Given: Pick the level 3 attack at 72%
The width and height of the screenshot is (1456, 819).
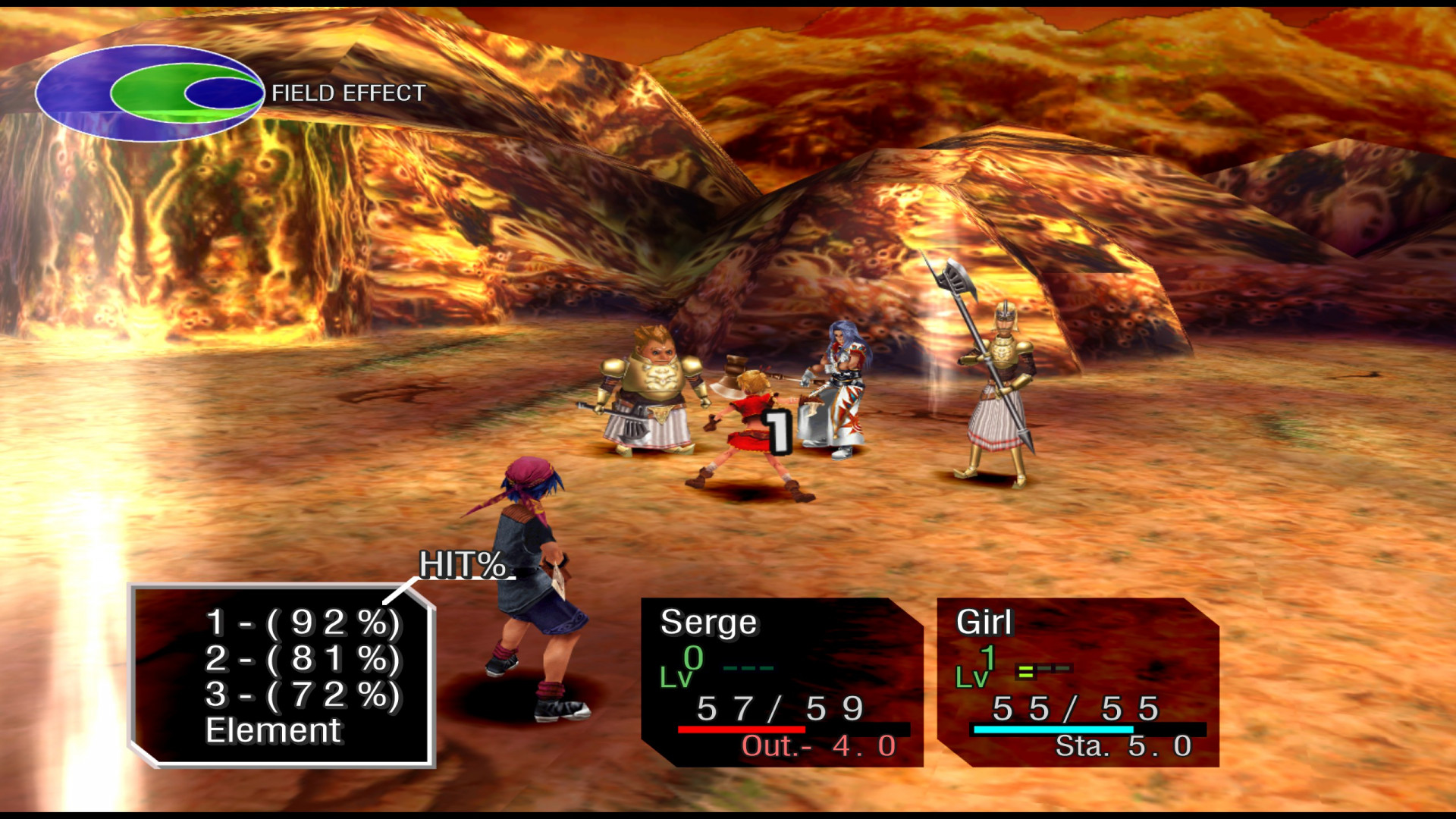Looking at the screenshot, I should tap(303, 695).
